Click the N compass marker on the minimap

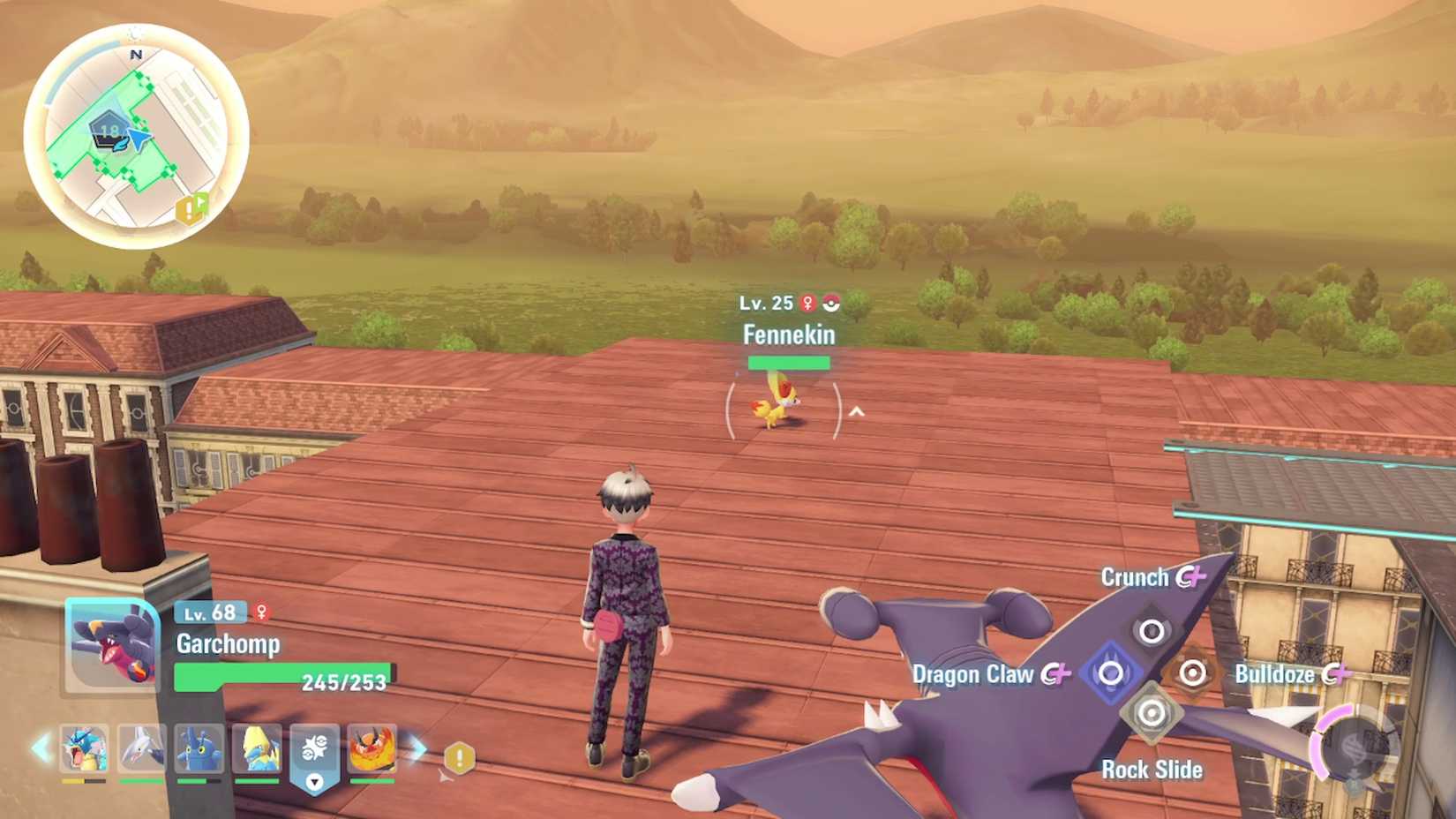pyautogui.click(x=135, y=53)
